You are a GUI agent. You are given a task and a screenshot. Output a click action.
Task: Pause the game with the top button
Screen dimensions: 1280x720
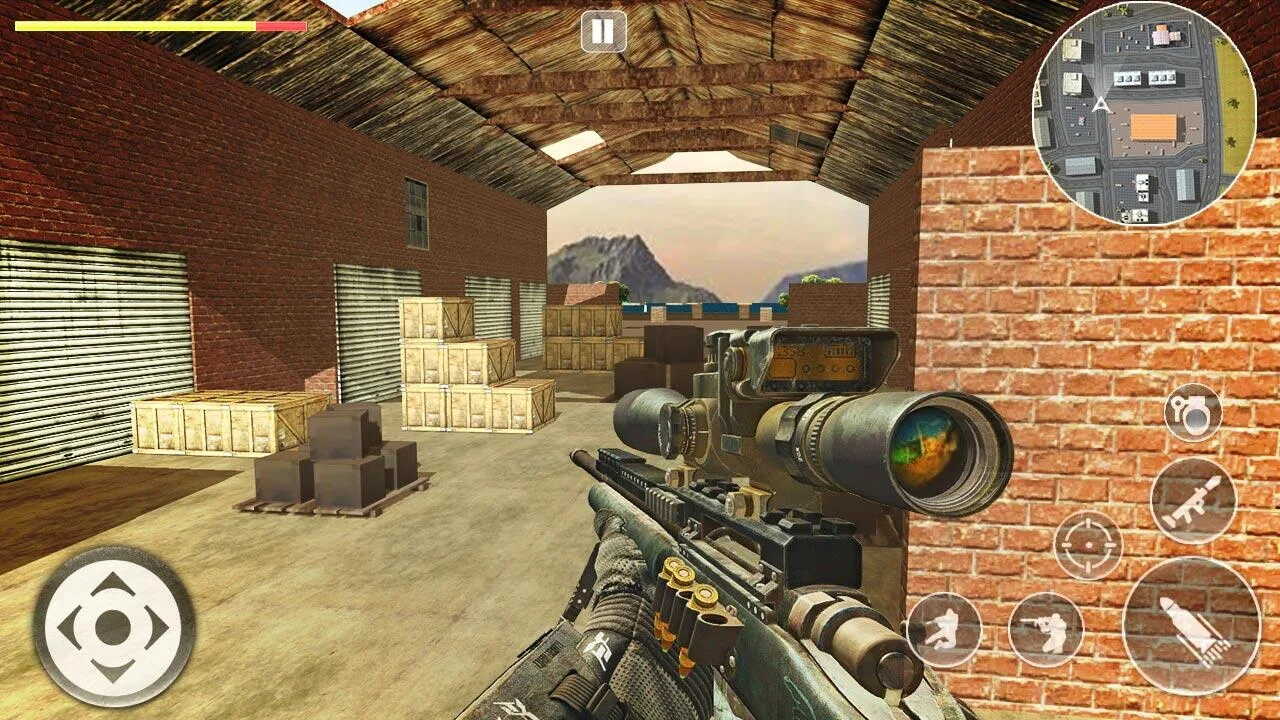603,32
